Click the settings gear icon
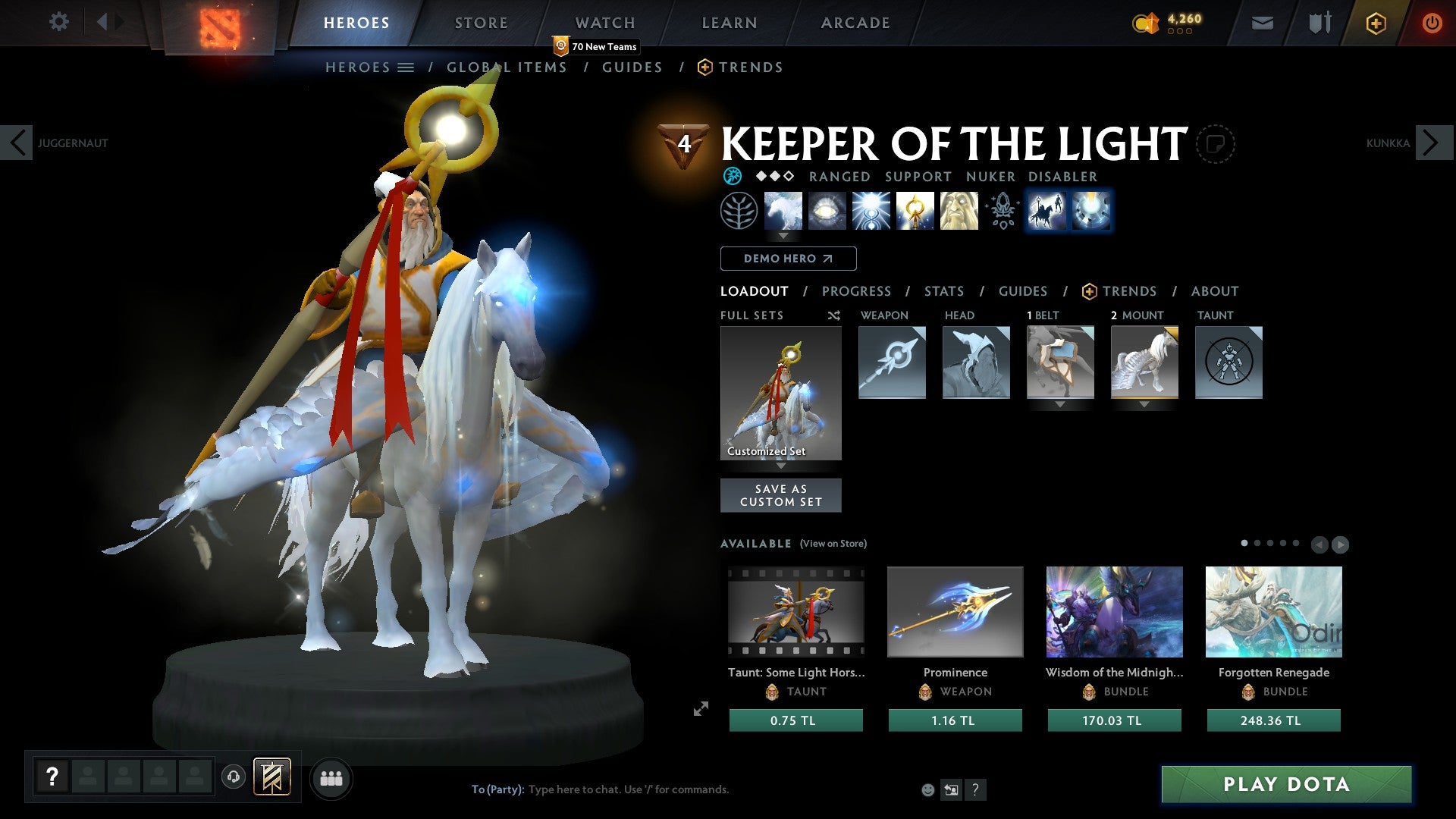The height and width of the screenshot is (819, 1456). (x=59, y=22)
